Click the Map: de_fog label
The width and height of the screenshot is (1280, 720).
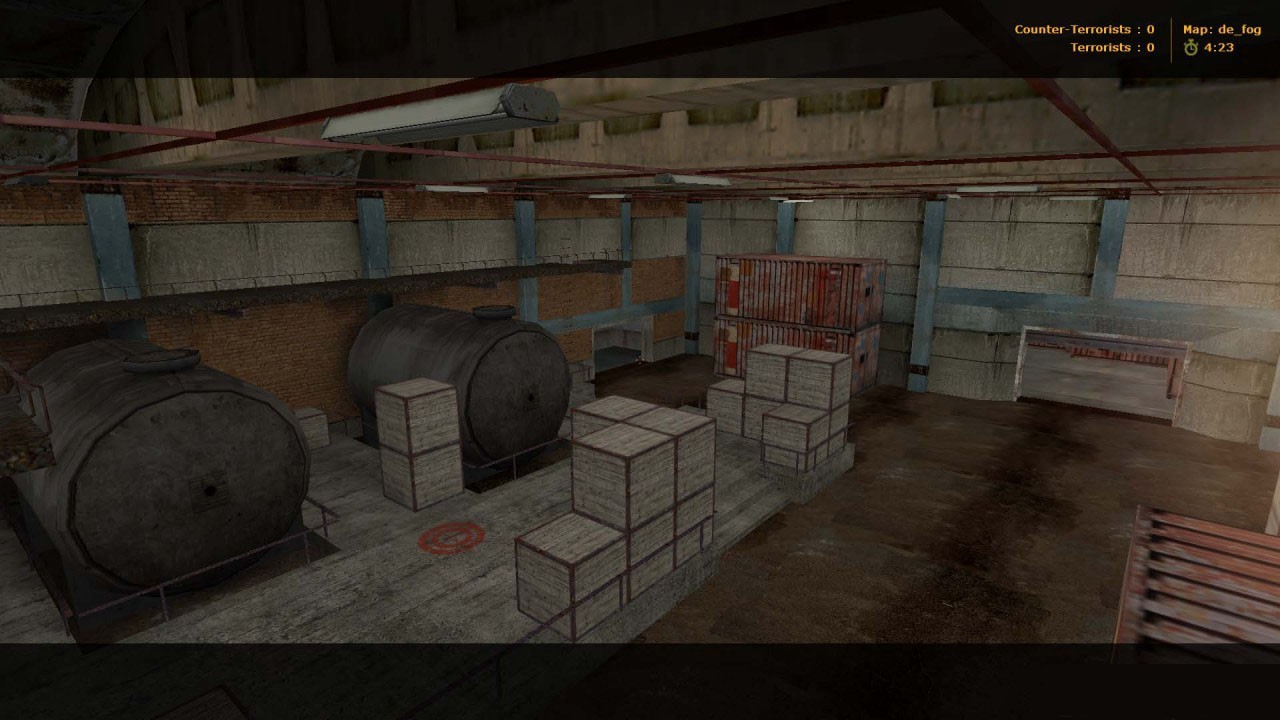click(x=1222, y=29)
